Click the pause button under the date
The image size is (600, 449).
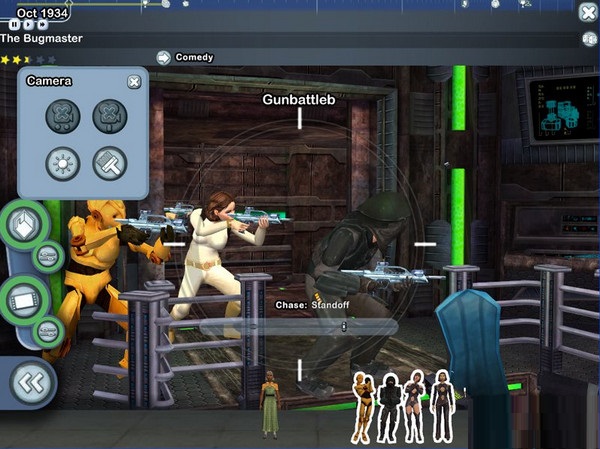tap(17, 24)
